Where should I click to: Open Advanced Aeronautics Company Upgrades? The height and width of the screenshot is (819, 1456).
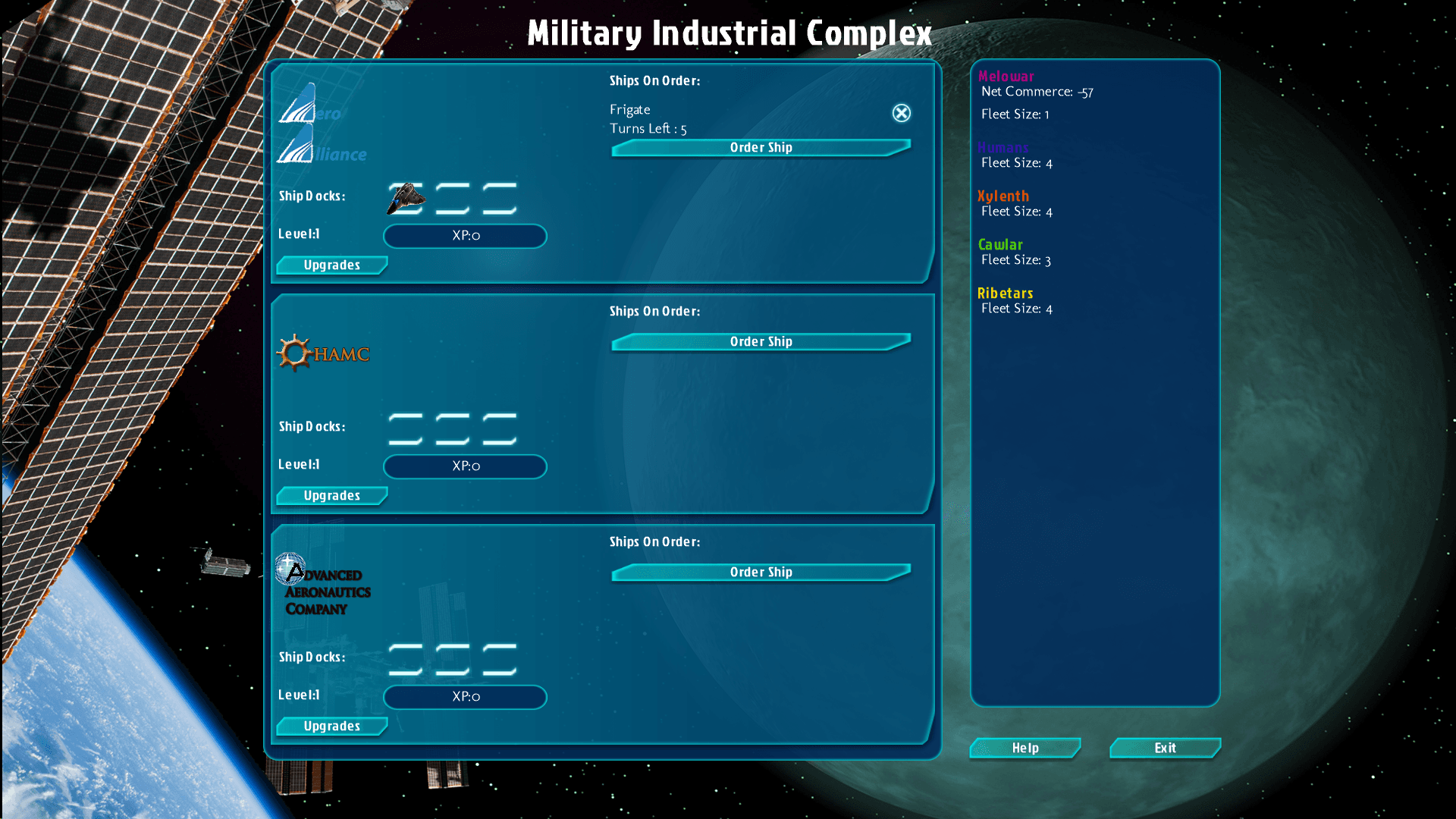331,726
